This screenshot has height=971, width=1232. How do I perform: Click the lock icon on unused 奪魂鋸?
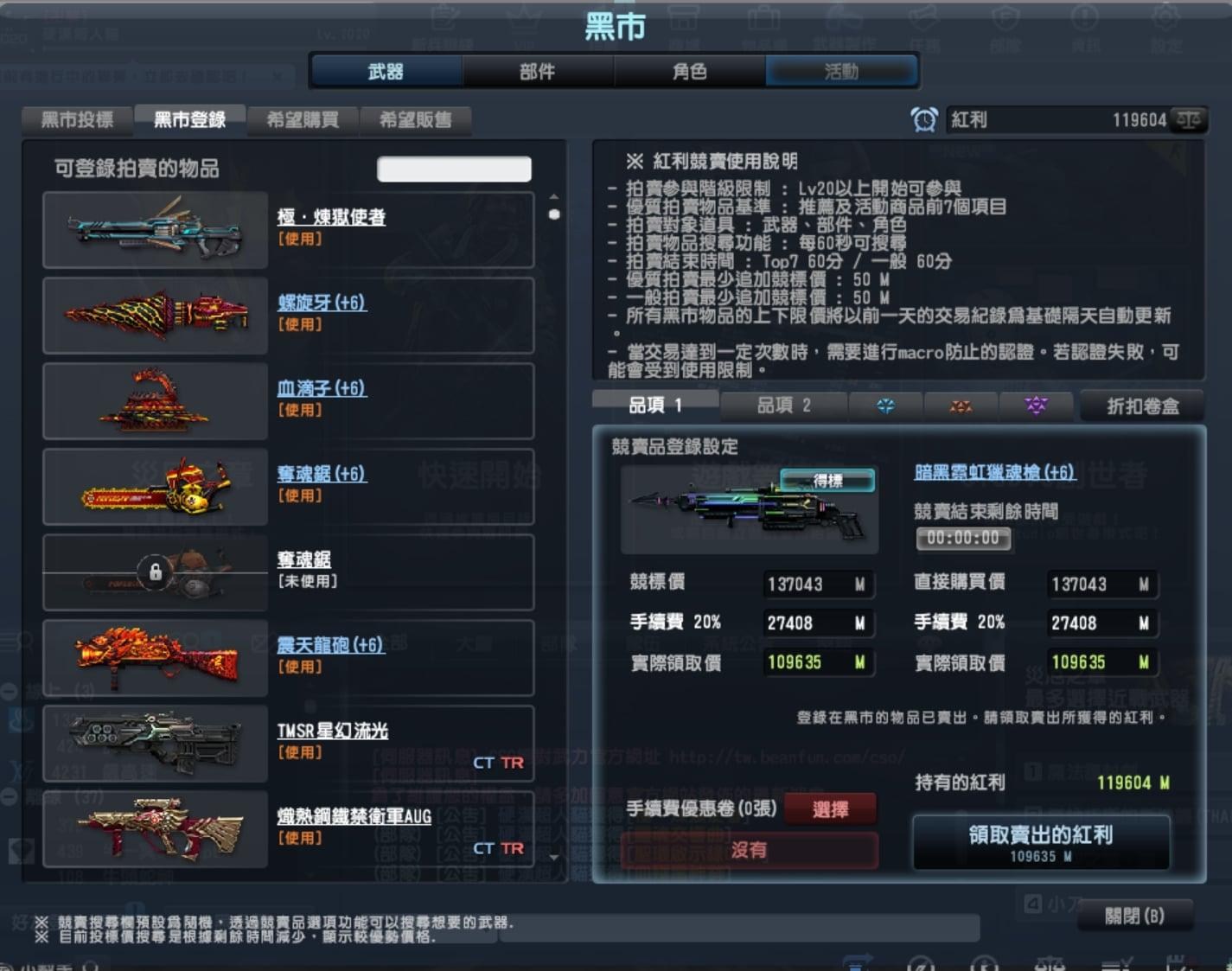coord(155,572)
